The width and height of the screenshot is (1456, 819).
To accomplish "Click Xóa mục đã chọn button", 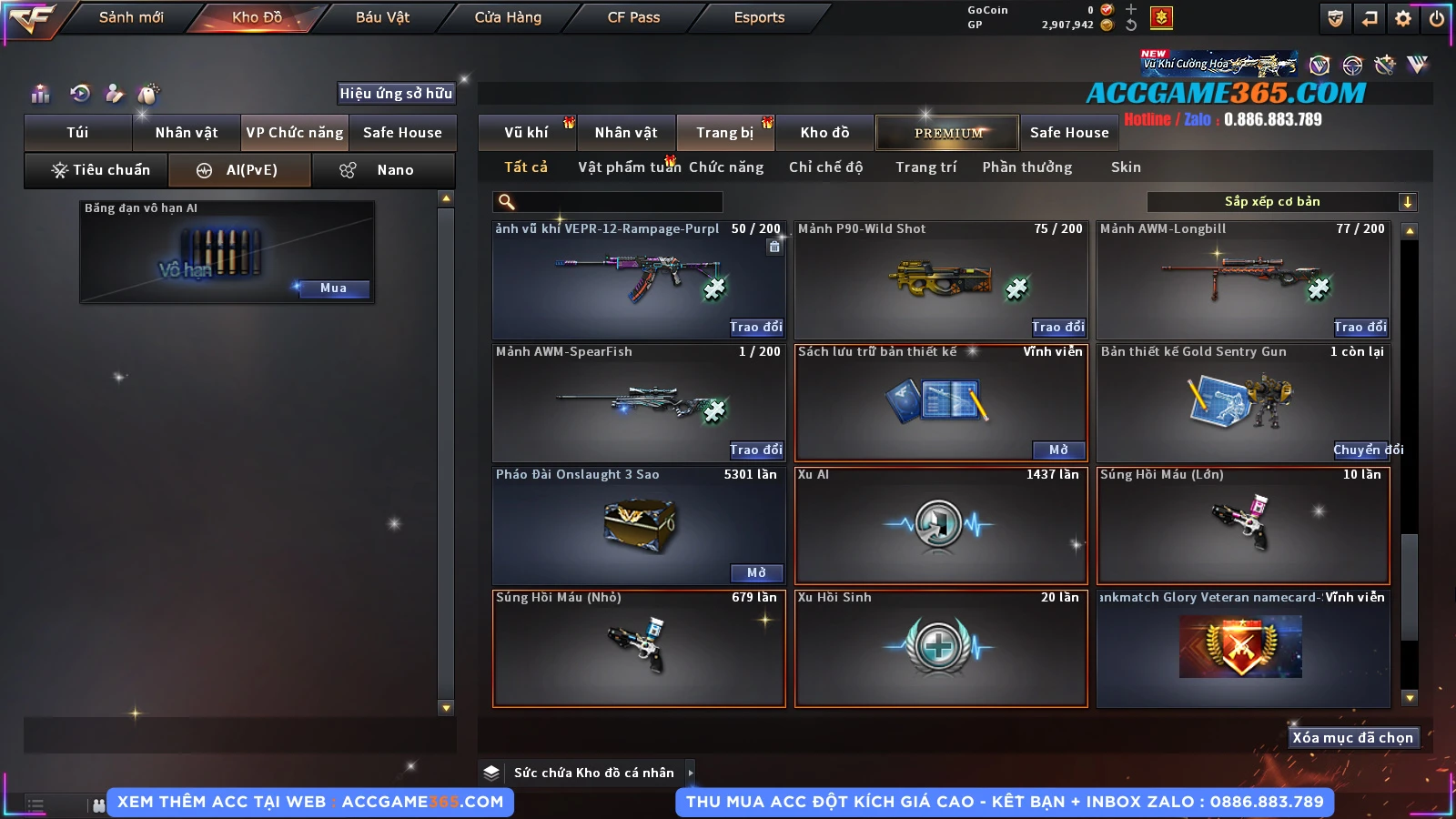I will coord(1352,738).
